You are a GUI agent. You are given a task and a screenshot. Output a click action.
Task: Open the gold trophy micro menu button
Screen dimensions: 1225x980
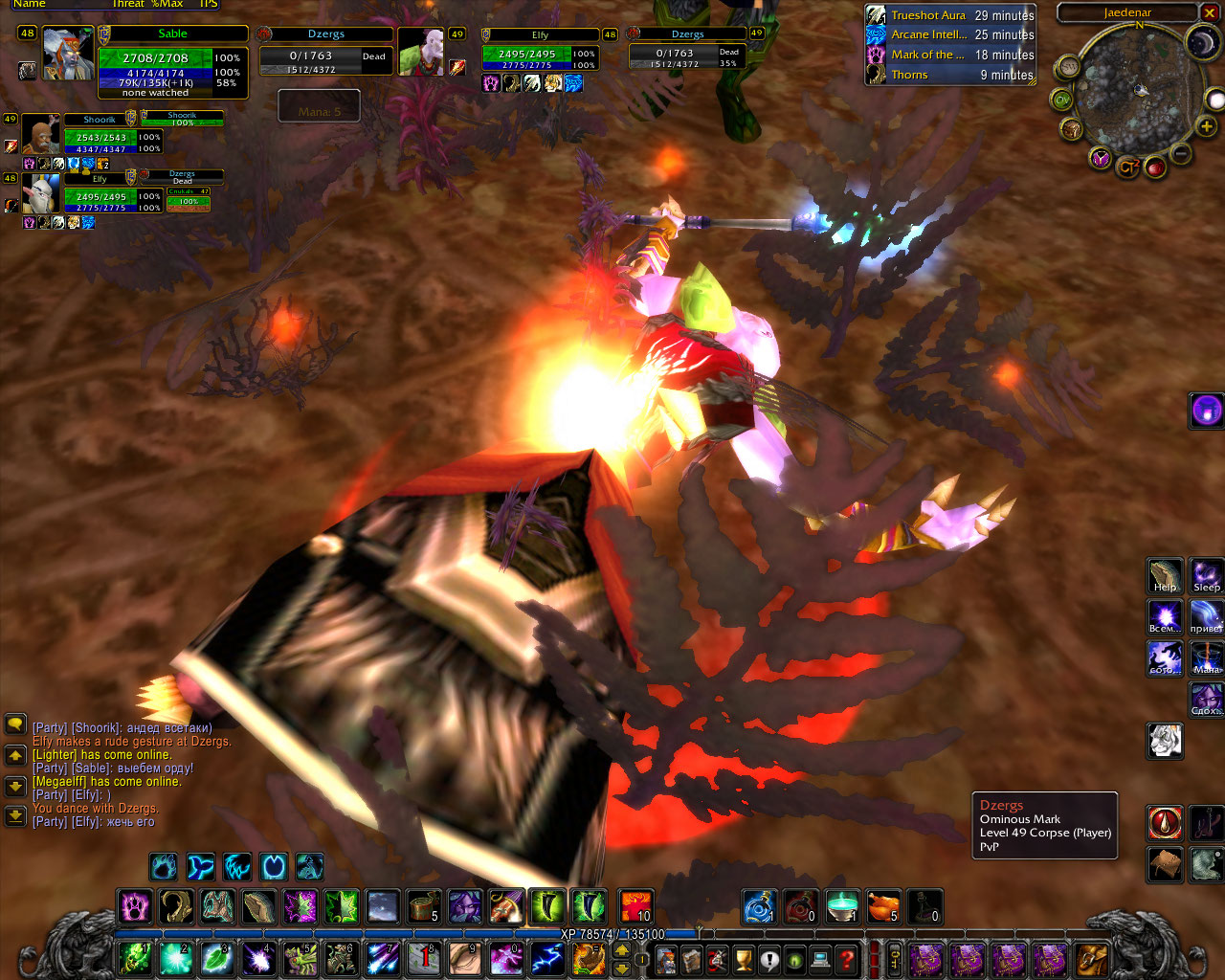pos(744,959)
